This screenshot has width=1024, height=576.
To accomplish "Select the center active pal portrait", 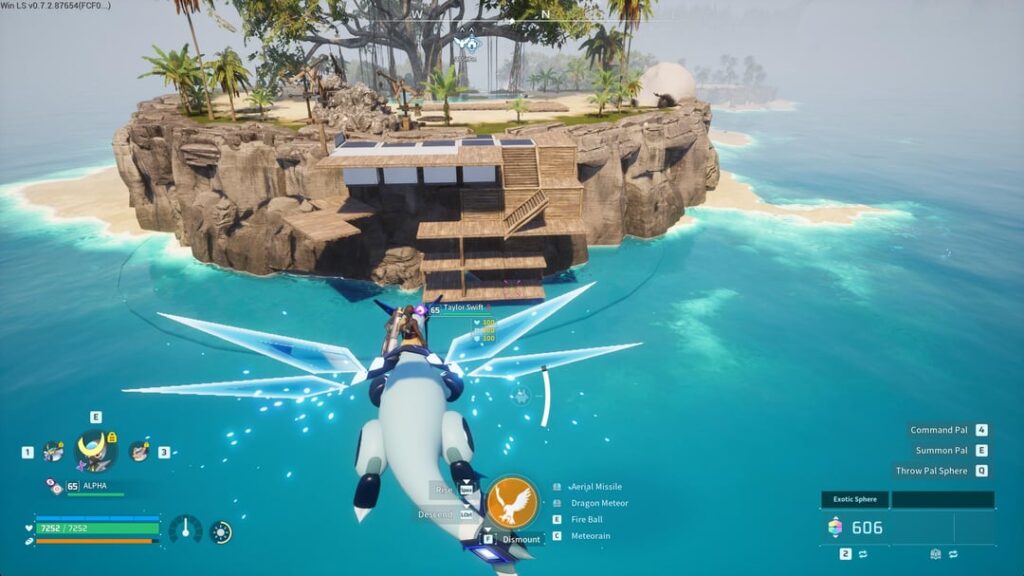I will tap(95, 451).
